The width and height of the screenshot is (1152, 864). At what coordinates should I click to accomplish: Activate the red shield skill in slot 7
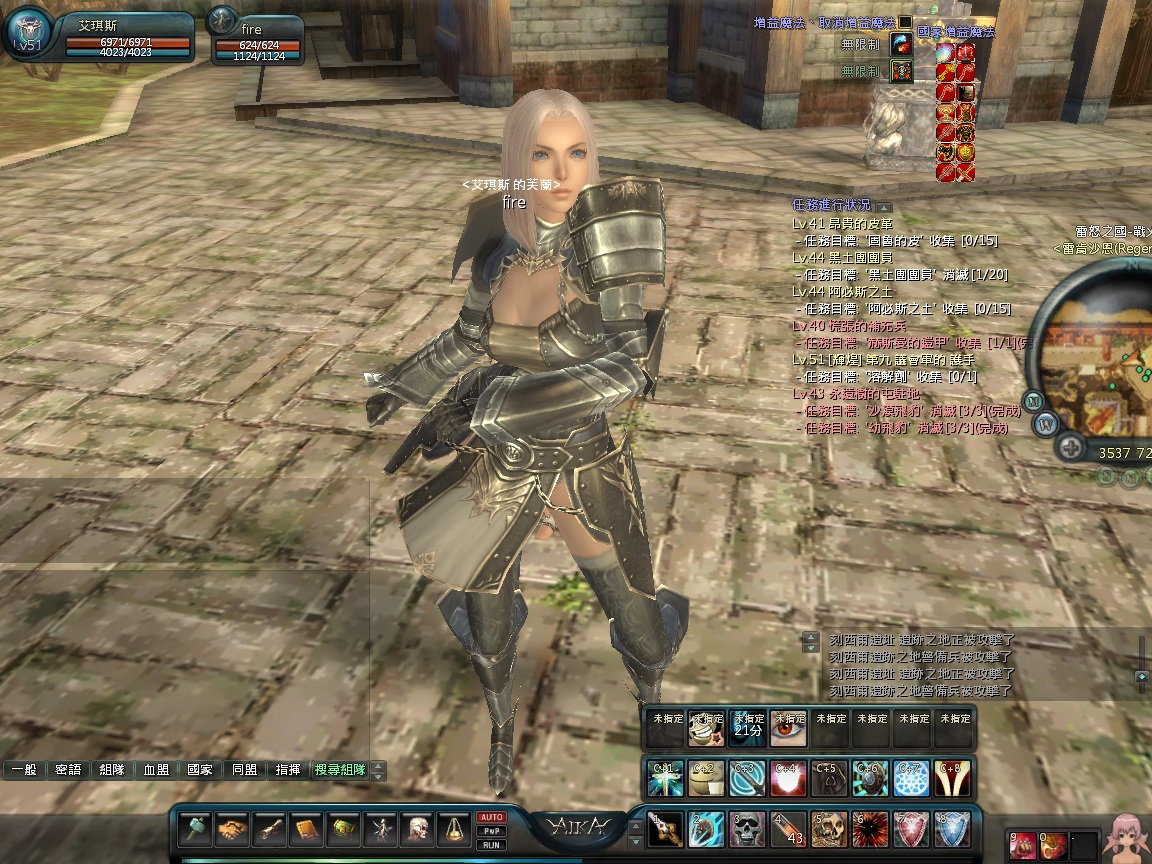(x=910, y=830)
